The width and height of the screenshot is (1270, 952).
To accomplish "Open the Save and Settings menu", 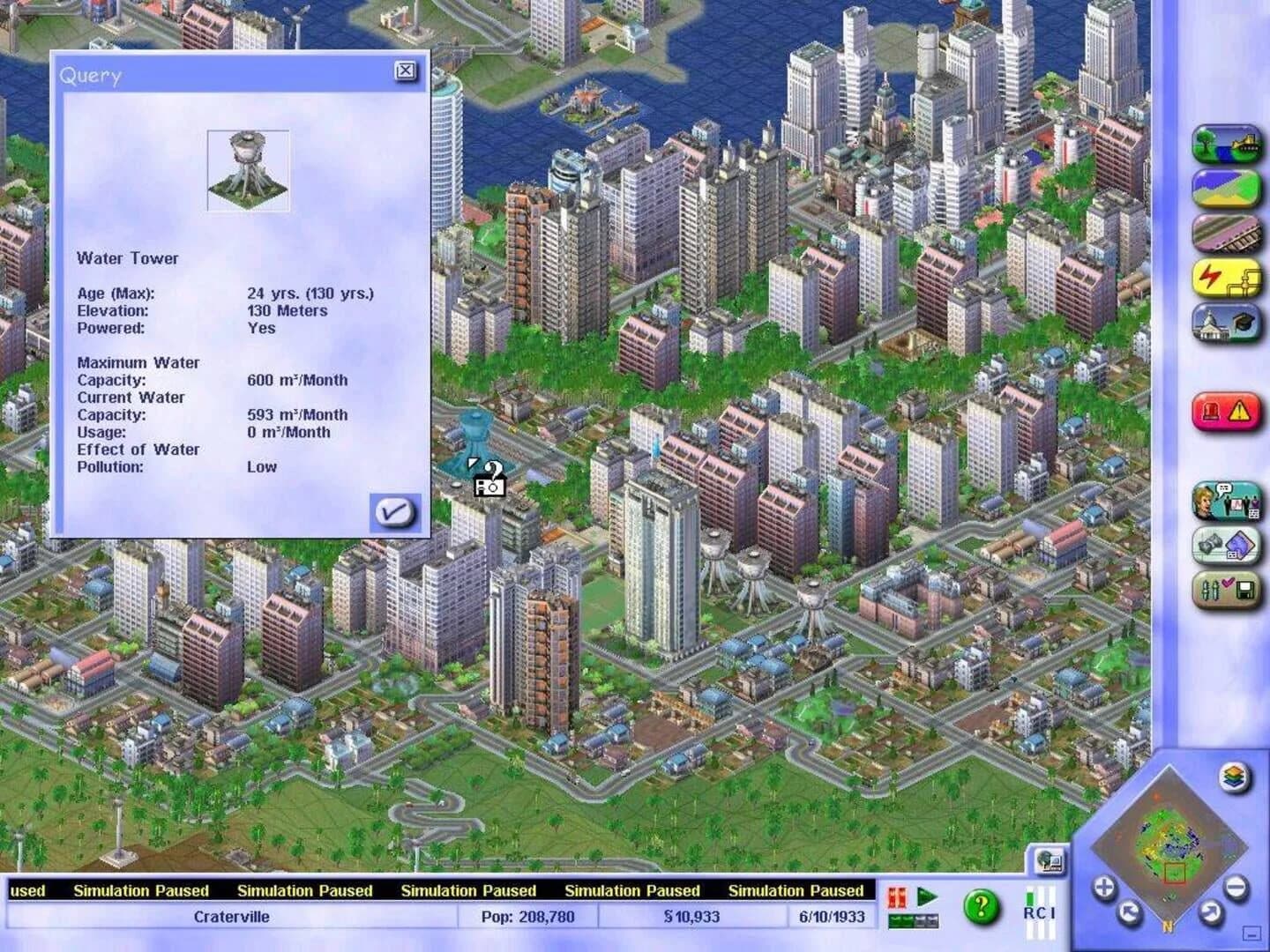I will coord(1227,585).
